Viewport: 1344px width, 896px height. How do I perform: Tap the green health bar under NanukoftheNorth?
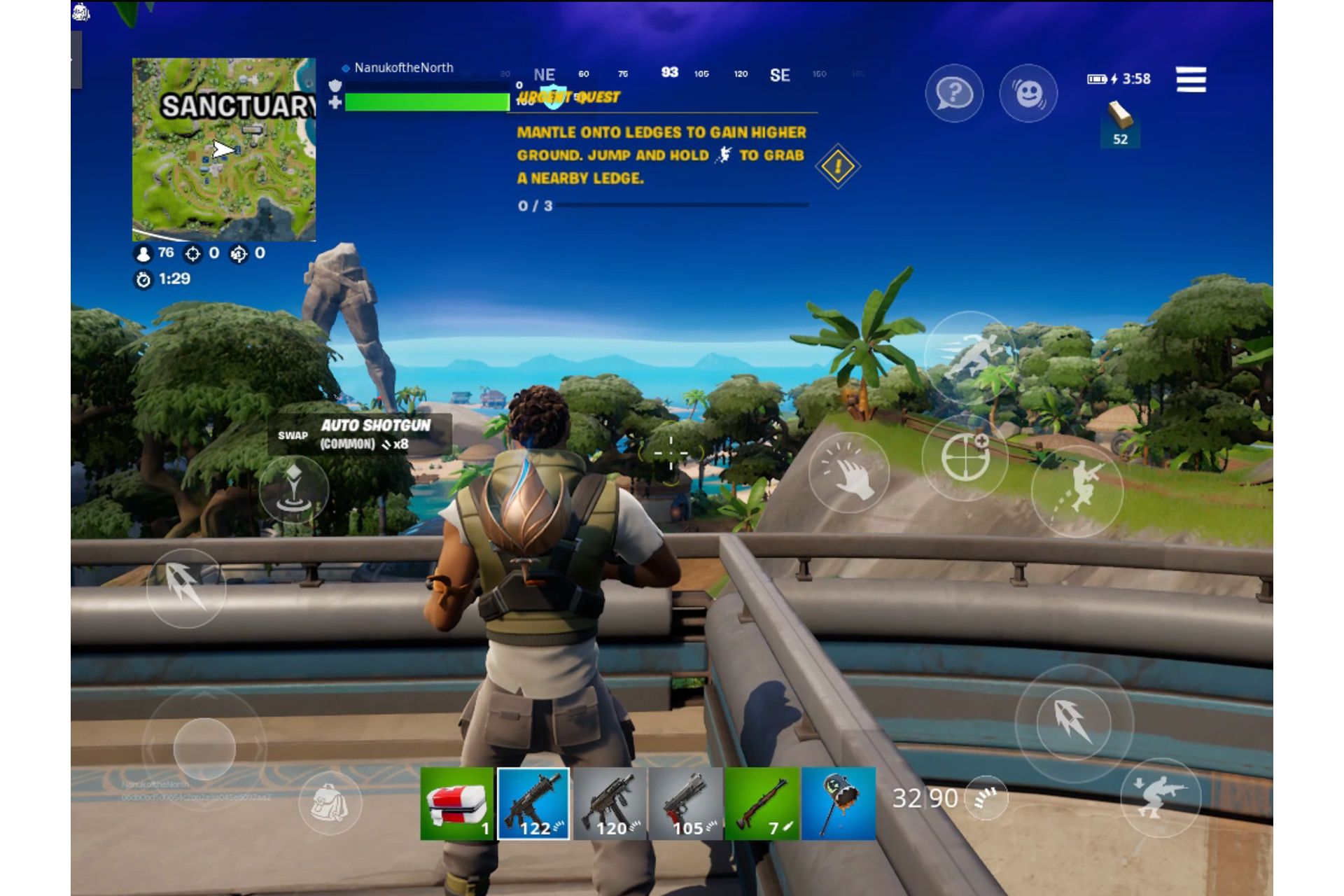pos(427,102)
